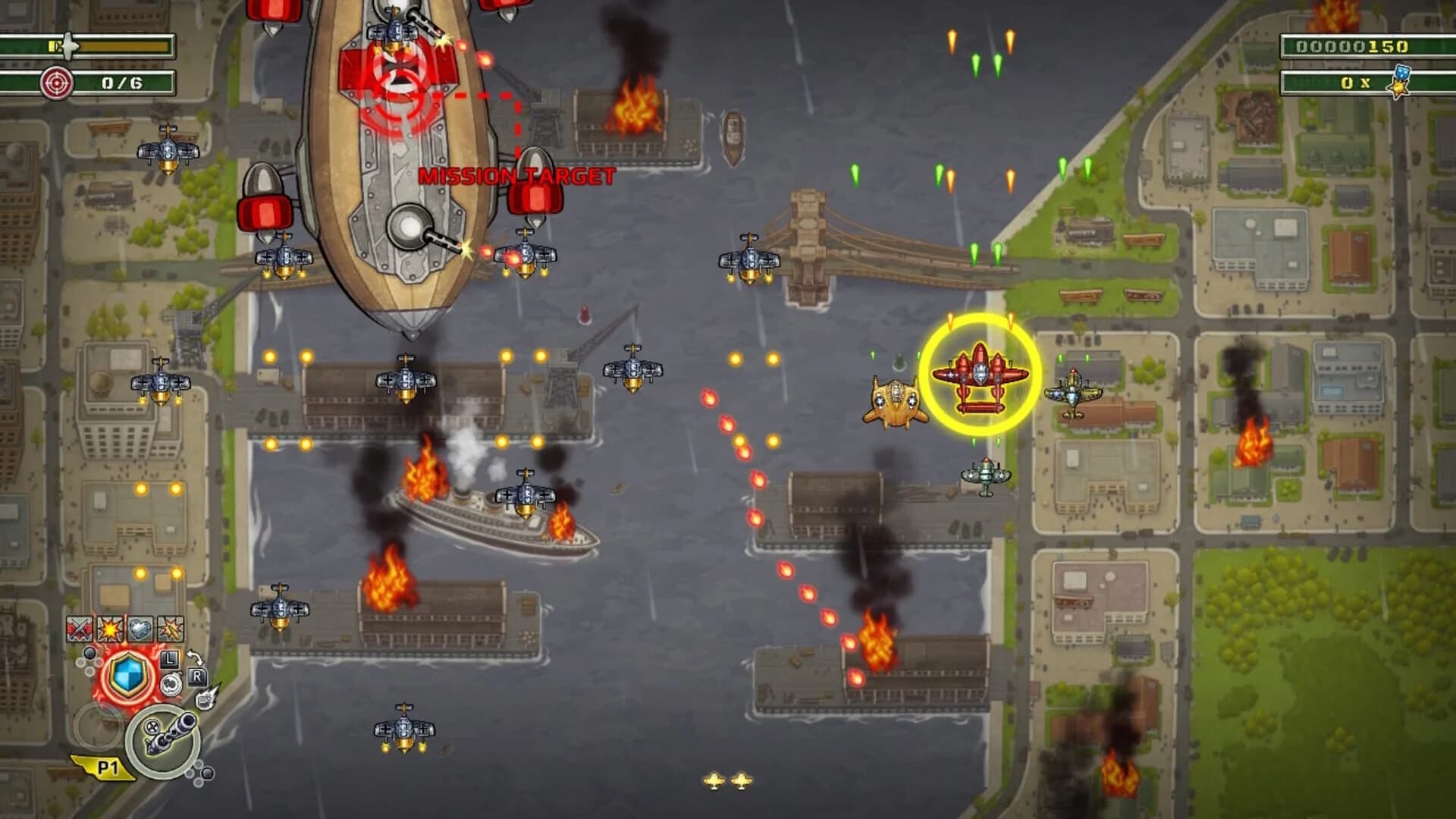Screen dimensions: 1456x819
Task: Click the 0/6 targets counter
Action: point(122,82)
